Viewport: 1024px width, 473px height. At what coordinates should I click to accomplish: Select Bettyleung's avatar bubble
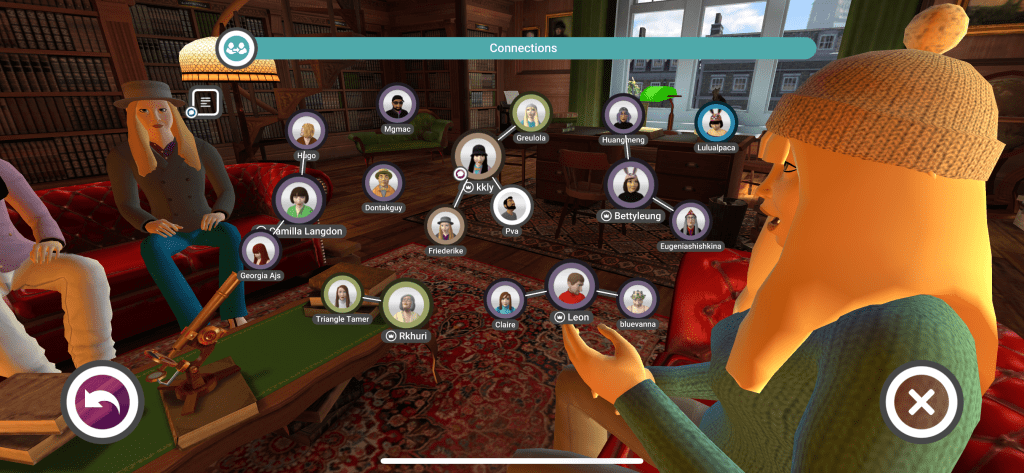click(630, 184)
